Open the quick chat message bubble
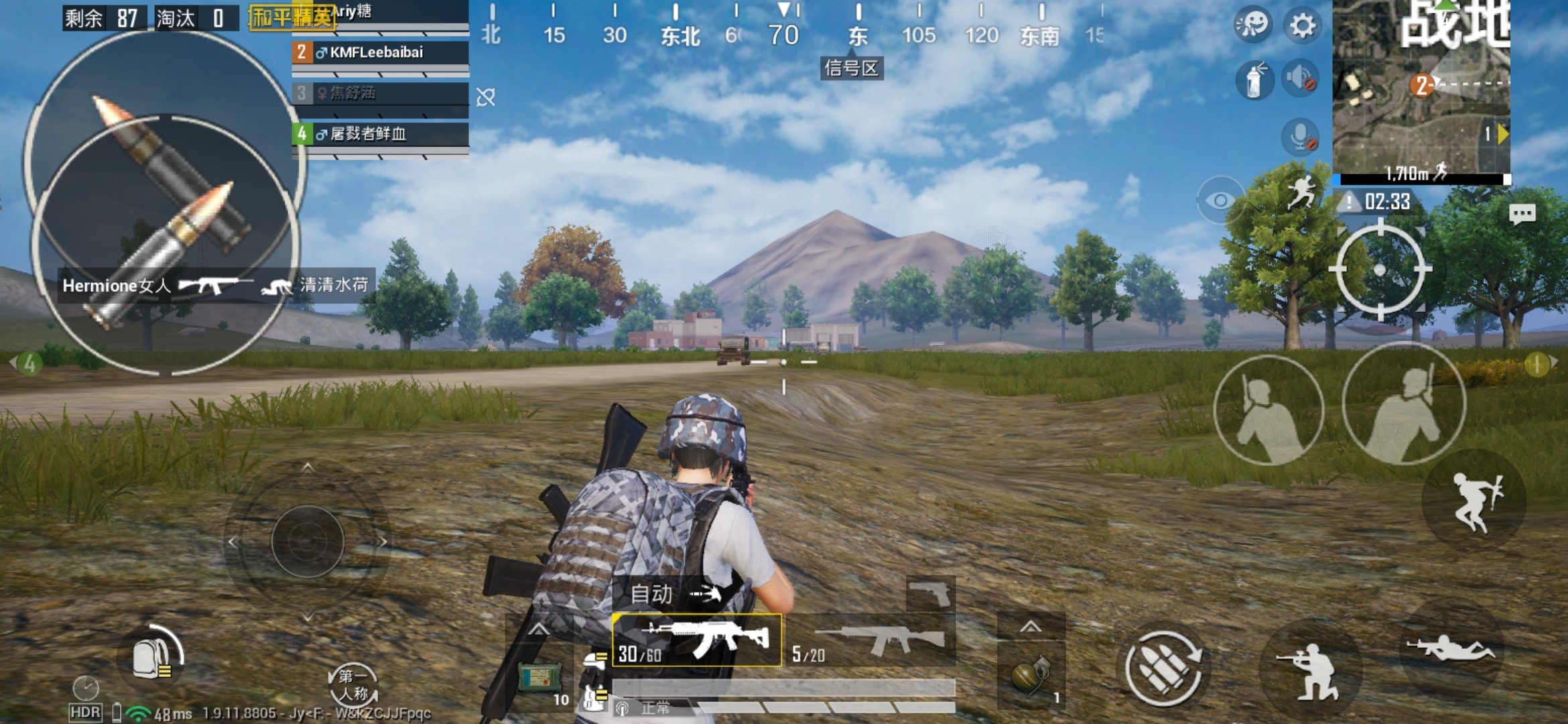The width and height of the screenshot is (1568, 724). point(1522,215)
